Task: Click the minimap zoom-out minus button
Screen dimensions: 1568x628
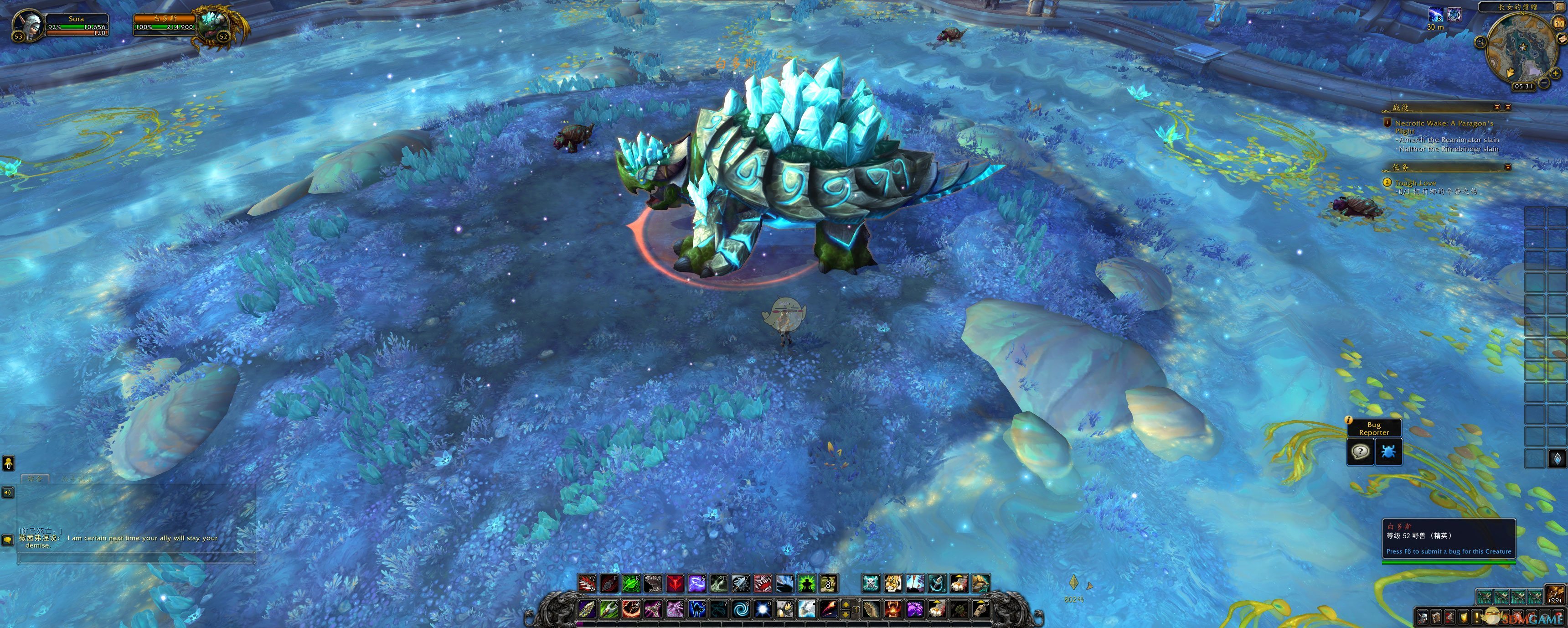Action: point(1544,82)
